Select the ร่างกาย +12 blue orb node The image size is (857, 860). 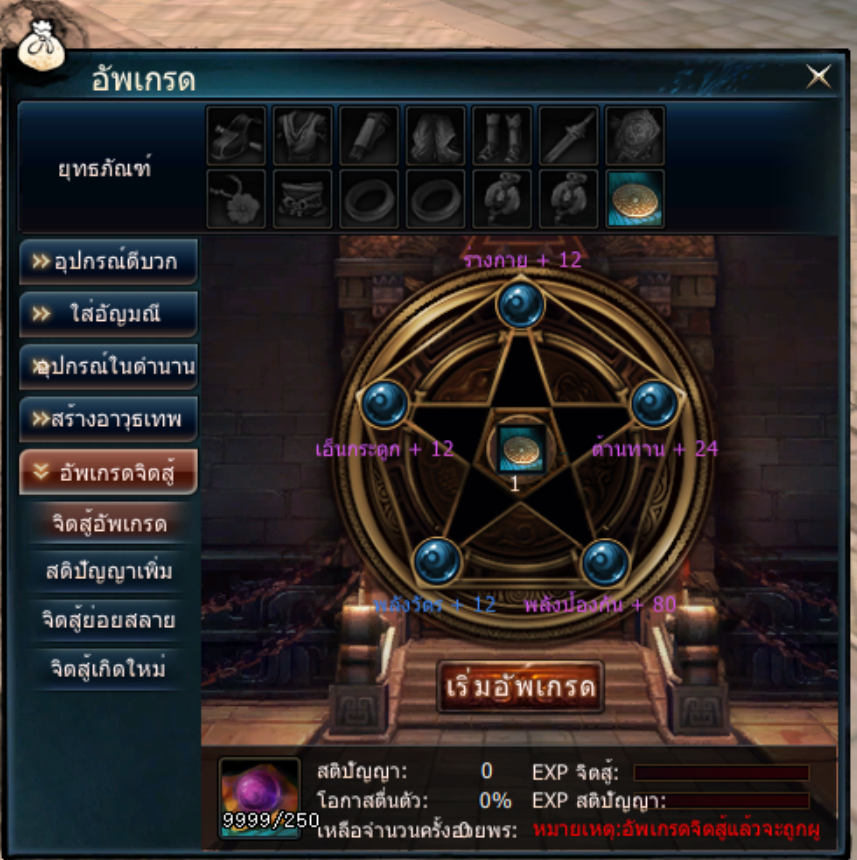(521, 304)
